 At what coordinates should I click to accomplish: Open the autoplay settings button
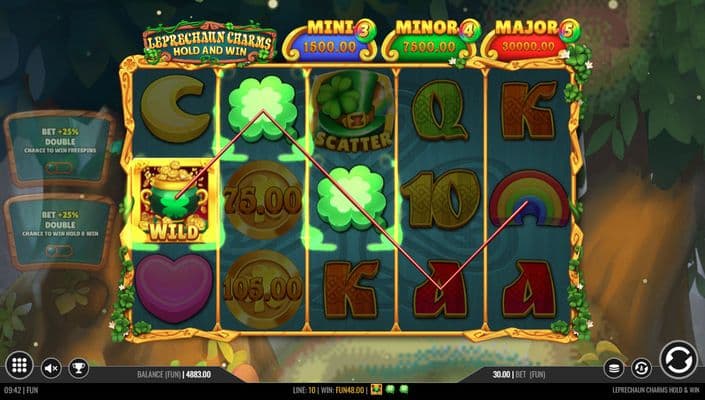(x=642, y=369)
